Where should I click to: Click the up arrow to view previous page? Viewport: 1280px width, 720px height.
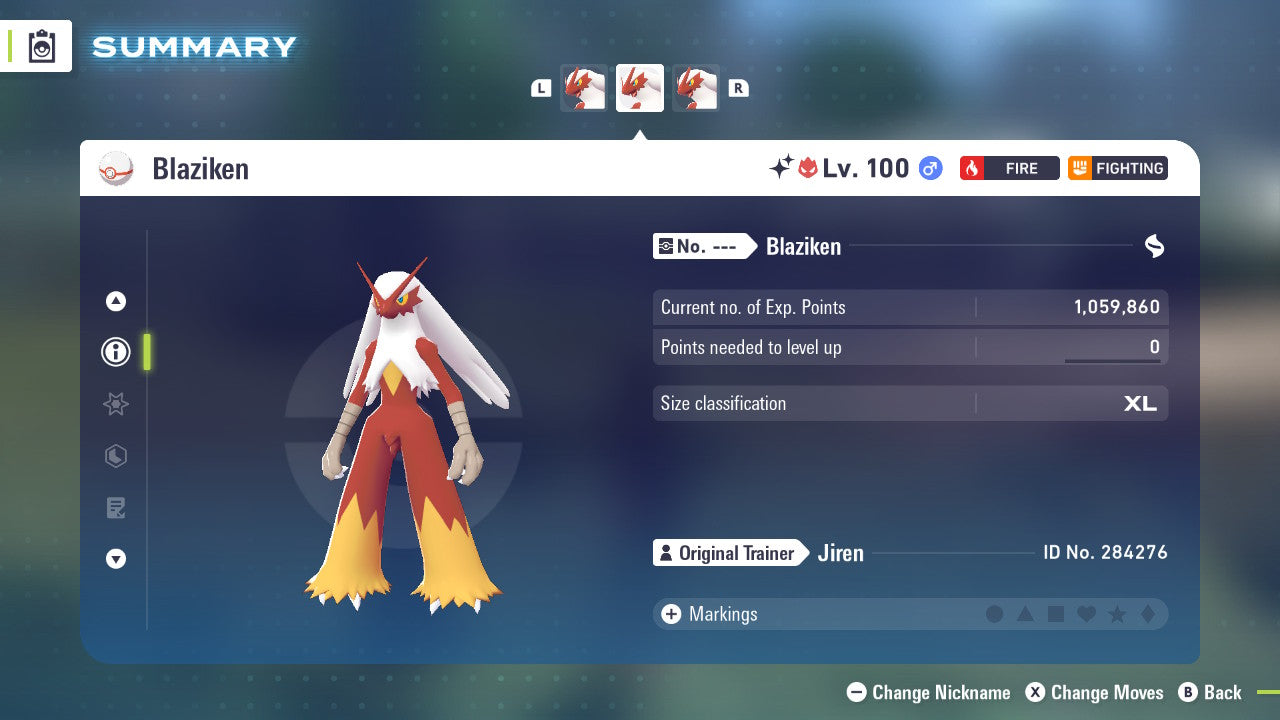(x=115, y=301)
